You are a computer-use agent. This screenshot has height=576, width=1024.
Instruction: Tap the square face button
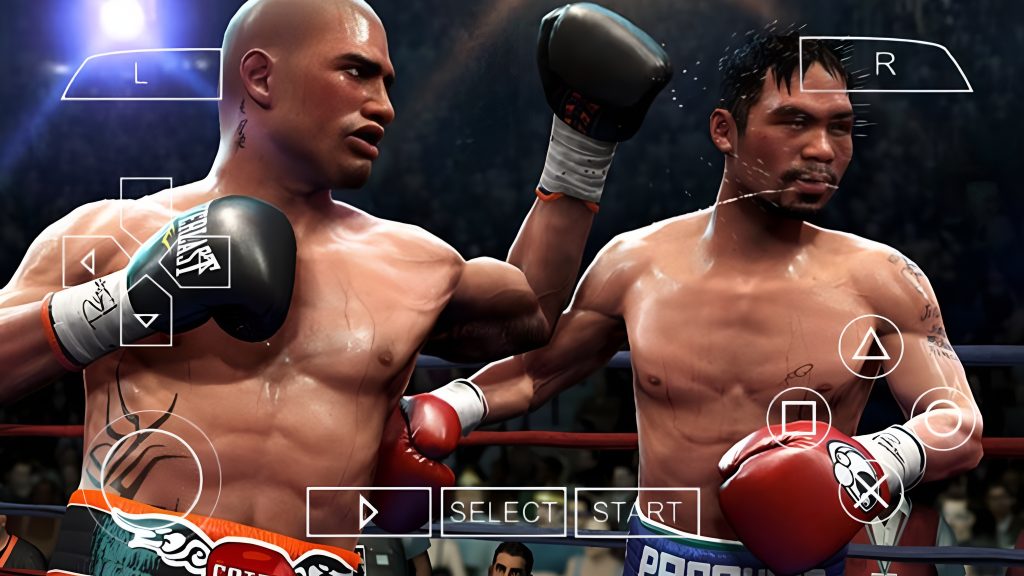point(798,418)
